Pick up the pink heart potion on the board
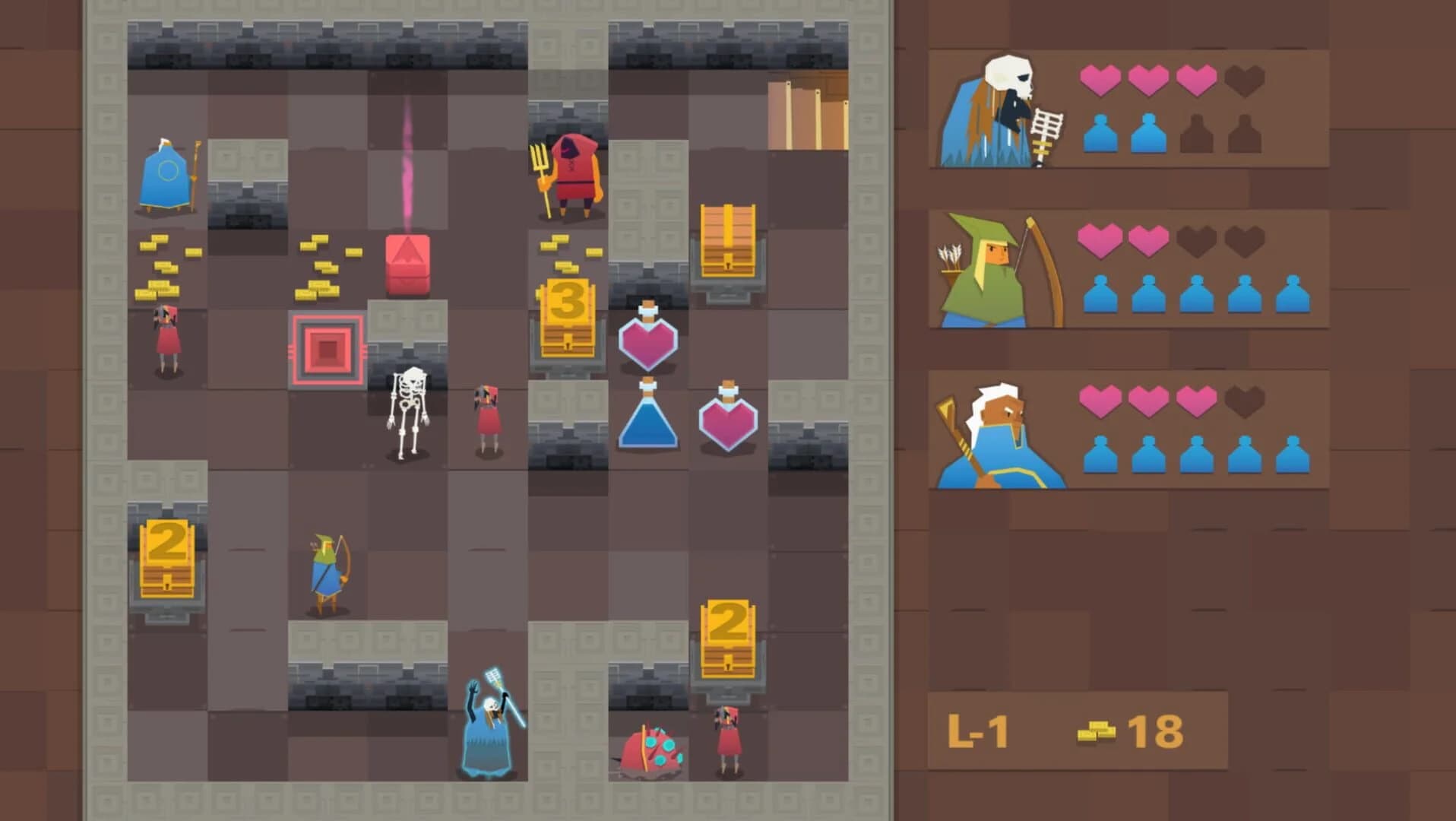The height and width of the screenshot is (821, 1456). point(647,341)
